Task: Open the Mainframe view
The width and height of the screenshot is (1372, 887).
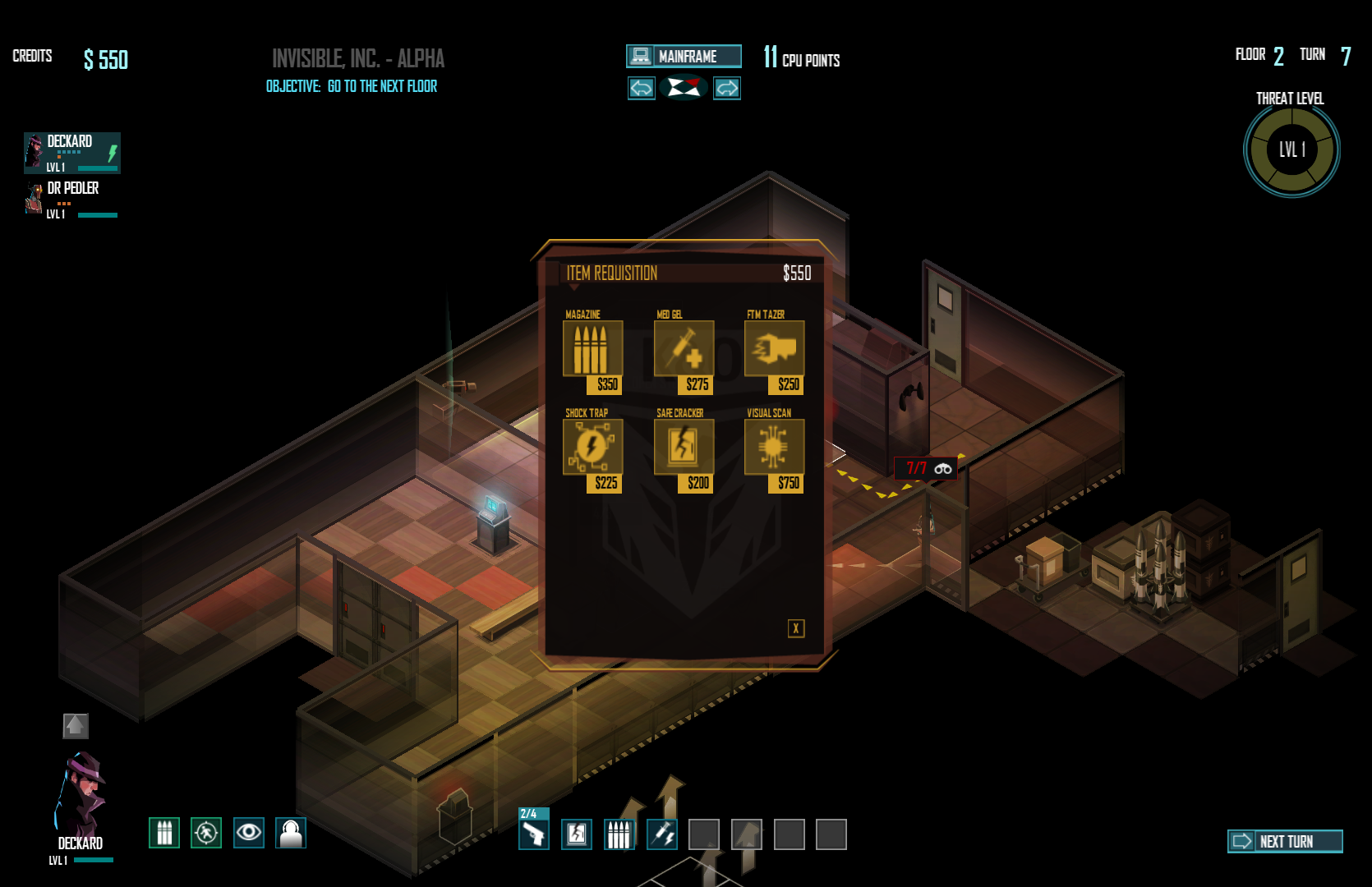Action: (x=684, y=56)
